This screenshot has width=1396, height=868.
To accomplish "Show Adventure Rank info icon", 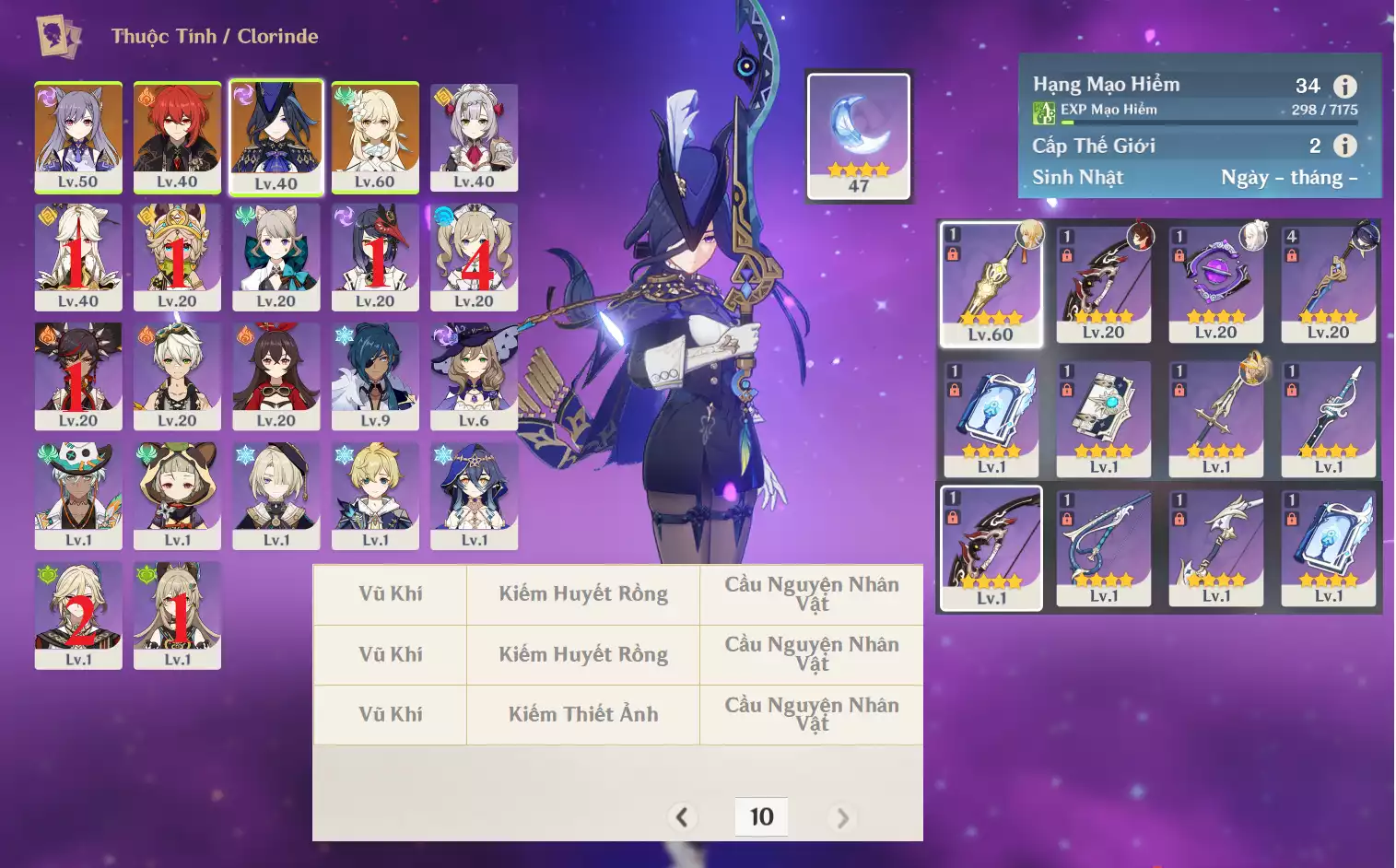I will (1345, 87).
